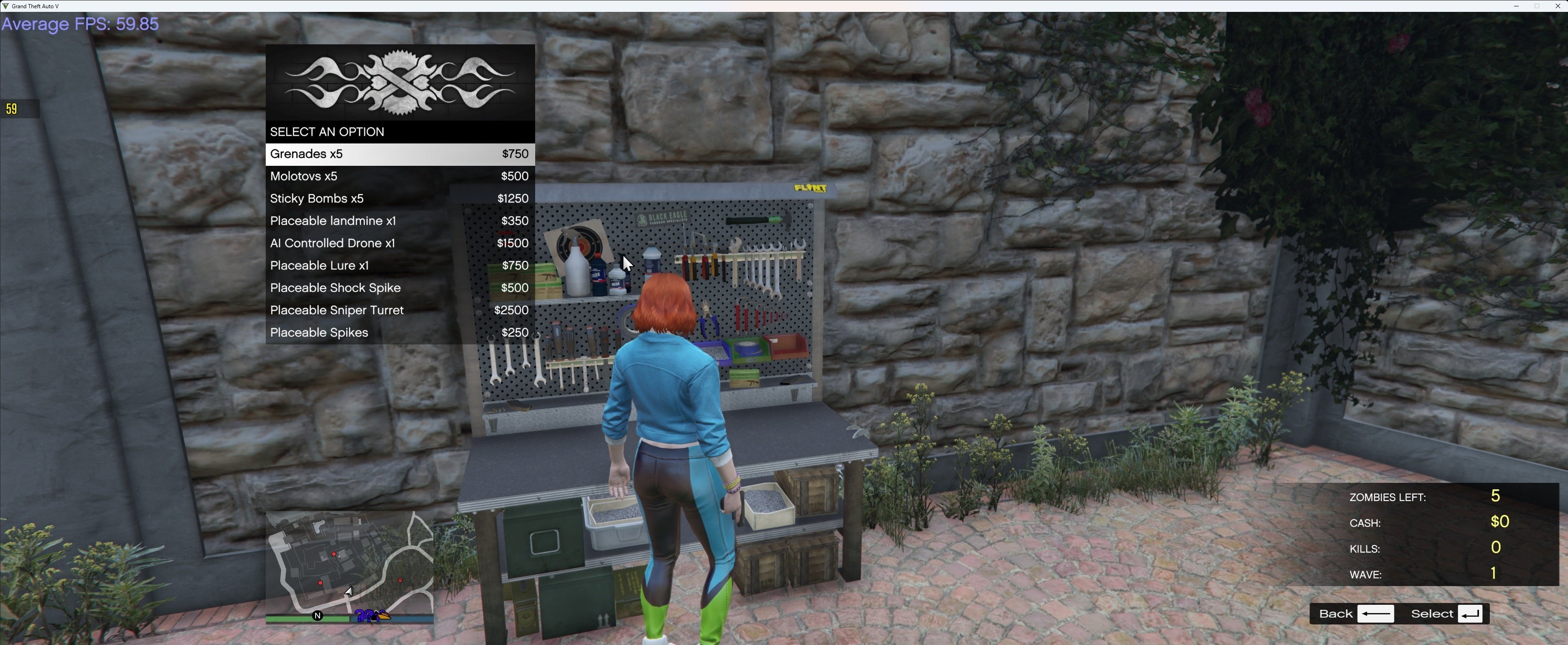The width and height of the screenshot is (1568, 645).
Task: Choose Molotovs x5 from the shop
Action: pyautogui.click(x=399, y=177)
